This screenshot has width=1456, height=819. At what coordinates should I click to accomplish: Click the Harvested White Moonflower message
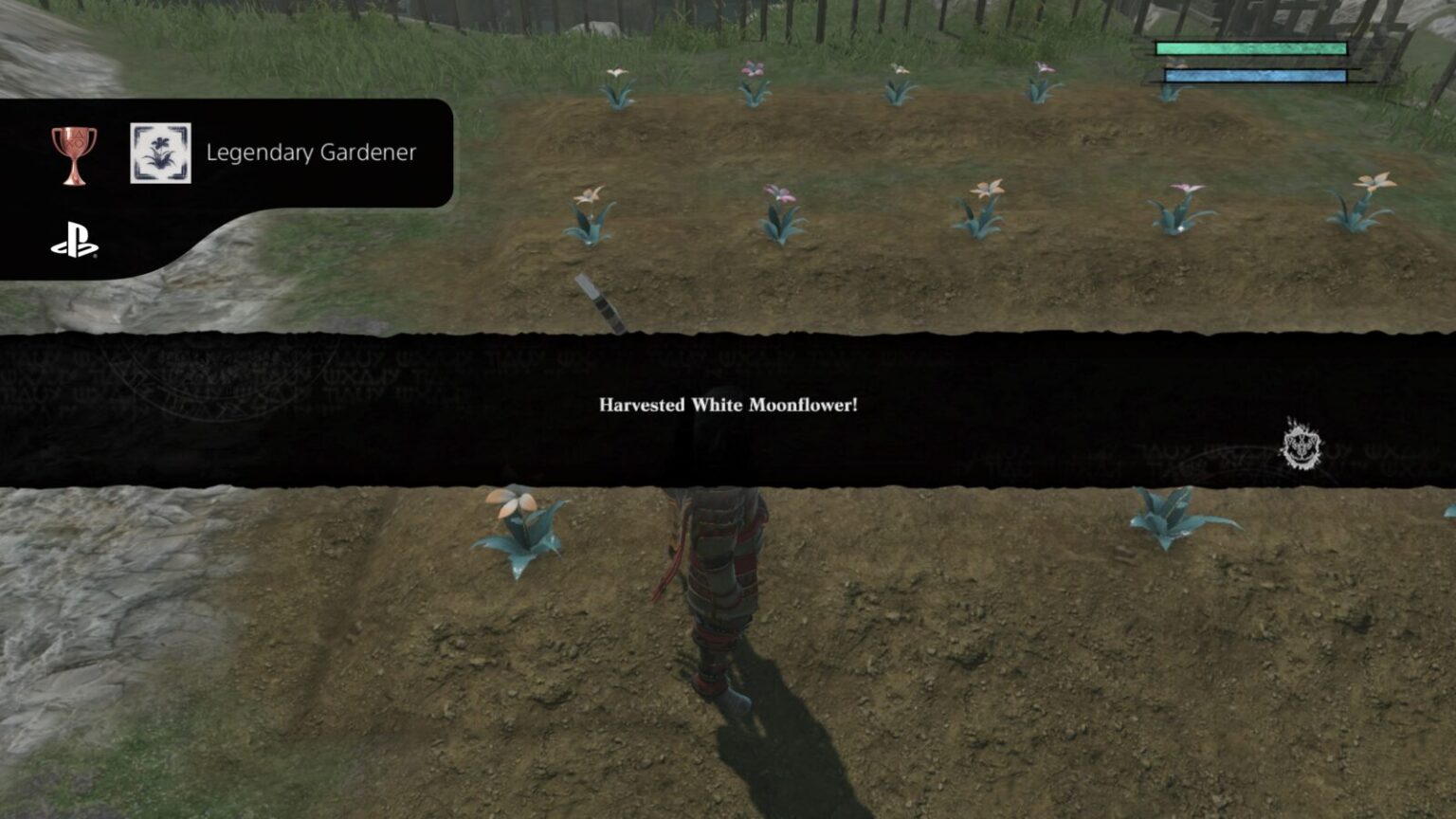[727, 403]
